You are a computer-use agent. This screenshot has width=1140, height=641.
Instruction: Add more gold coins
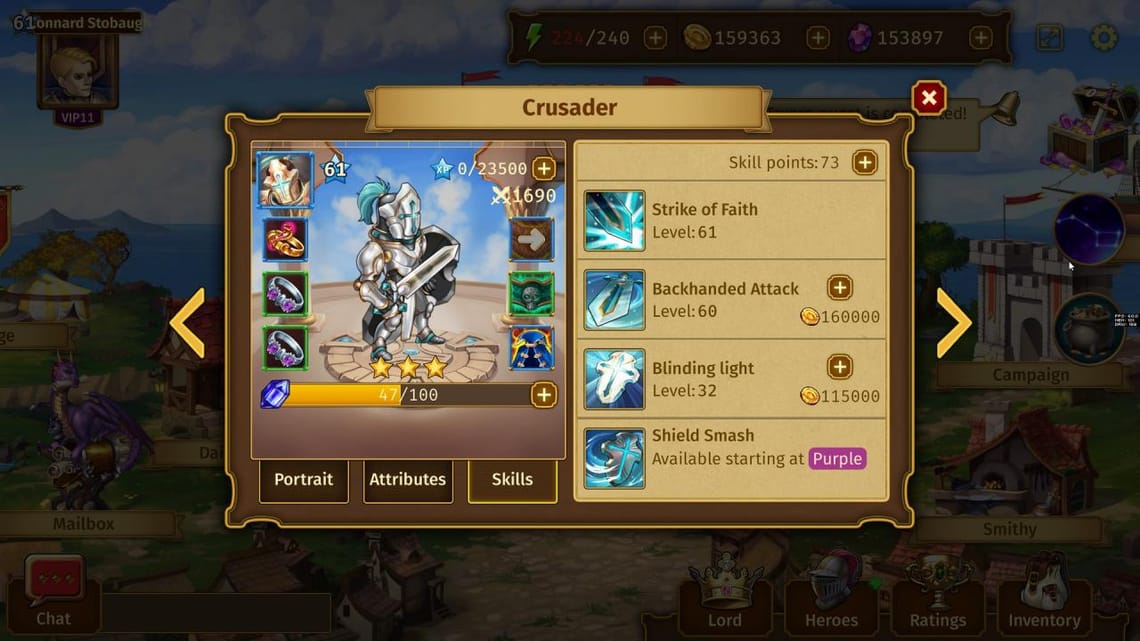tap(818, 38)
